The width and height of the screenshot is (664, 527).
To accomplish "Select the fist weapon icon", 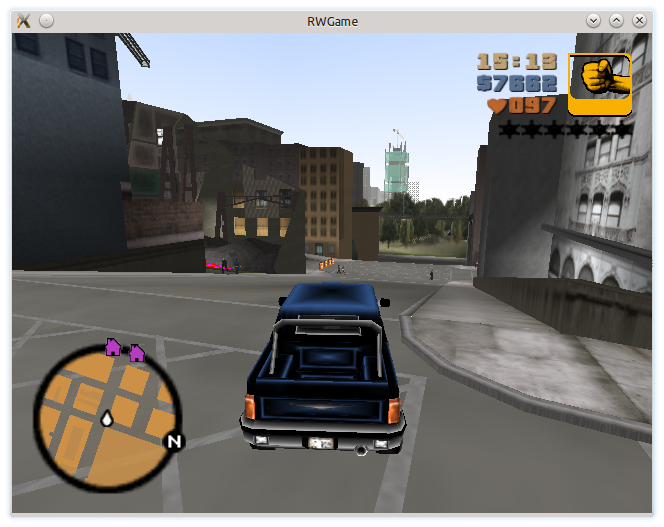I will pos(599,84).
